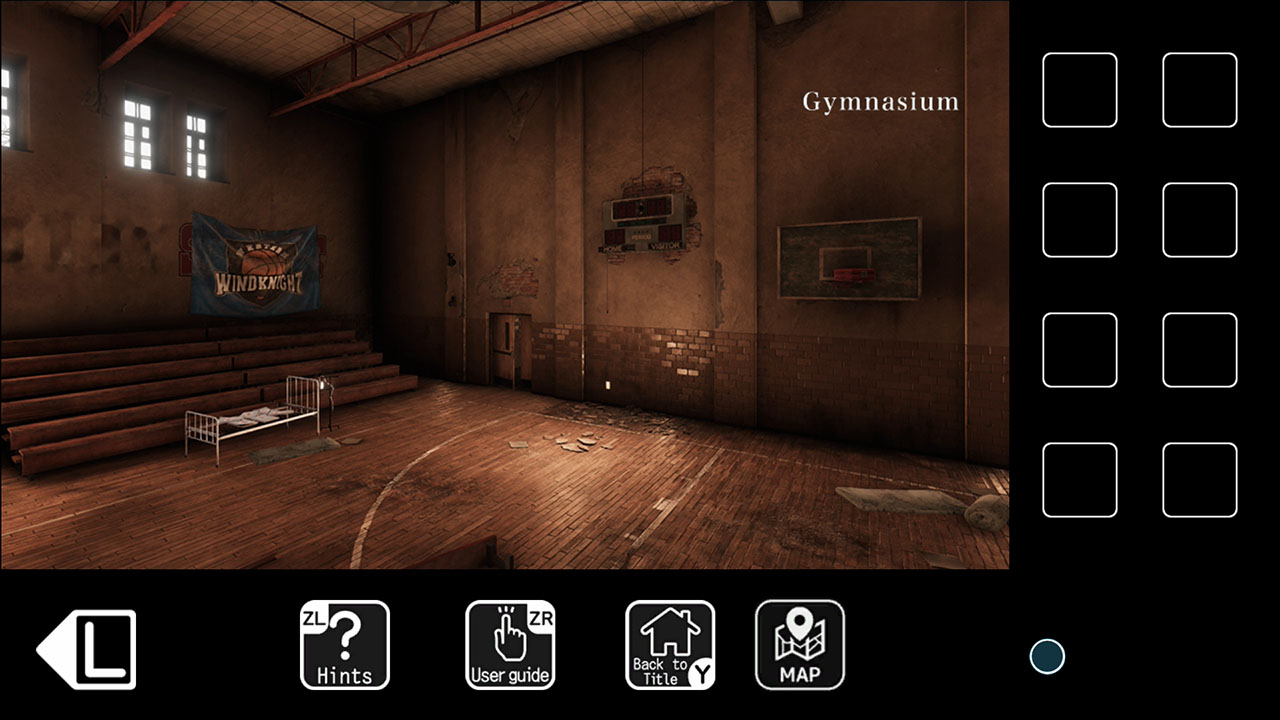Click the bottom-right empty item slot

pos(1200,481)
